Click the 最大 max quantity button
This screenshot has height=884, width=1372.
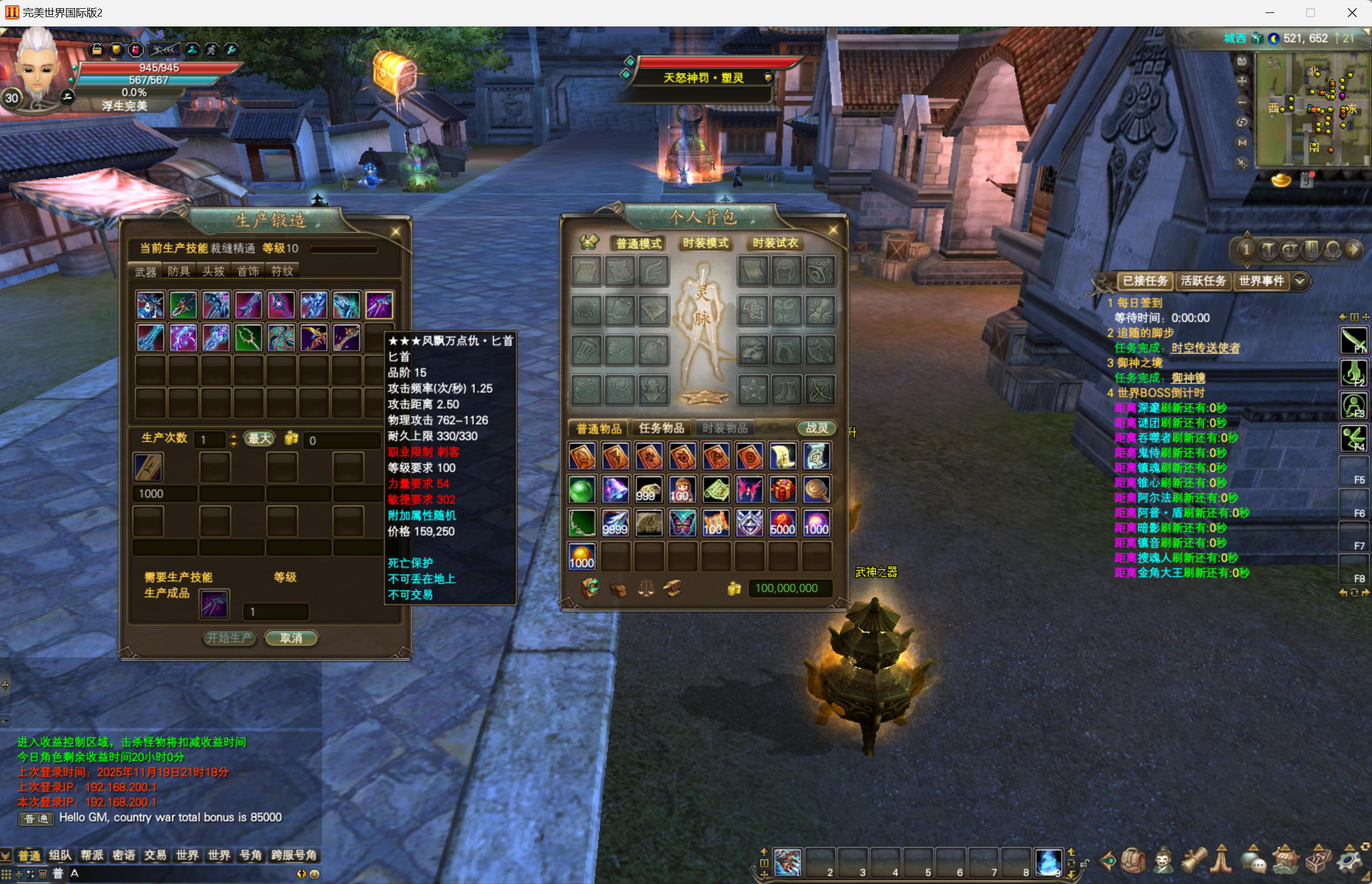tap(259, 439)
